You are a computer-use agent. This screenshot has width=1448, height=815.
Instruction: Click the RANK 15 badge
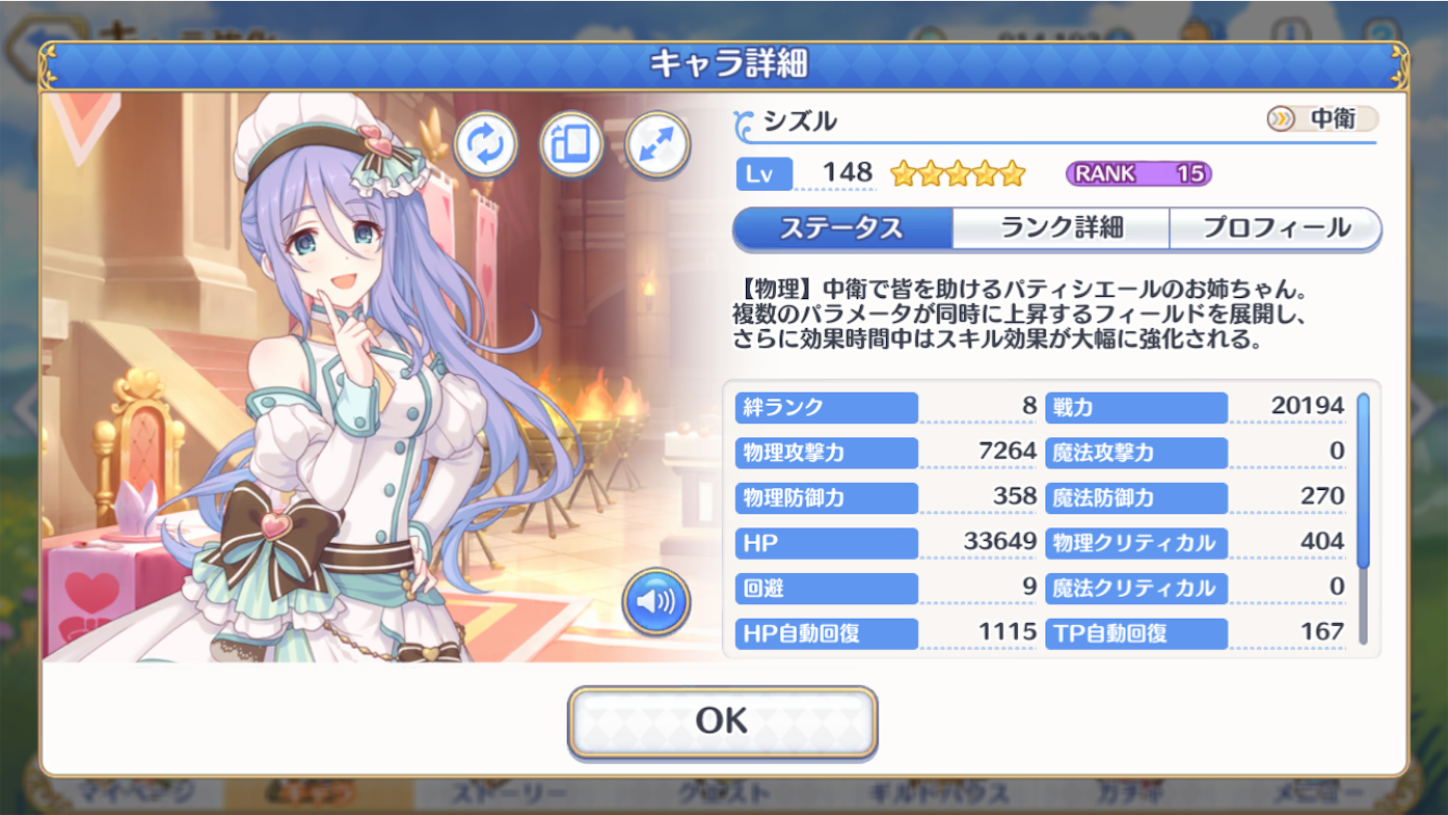(1138, 172)
